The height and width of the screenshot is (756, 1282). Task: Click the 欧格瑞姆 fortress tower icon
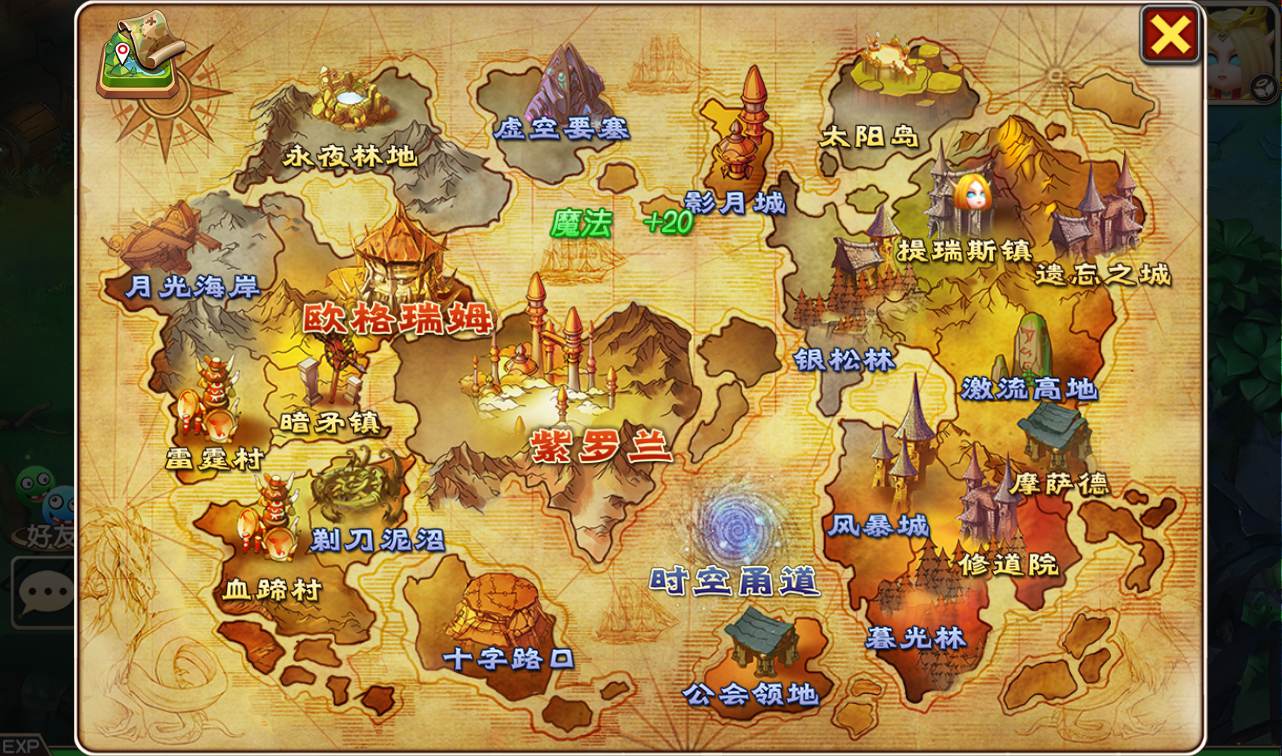click(x=400, y=250)
